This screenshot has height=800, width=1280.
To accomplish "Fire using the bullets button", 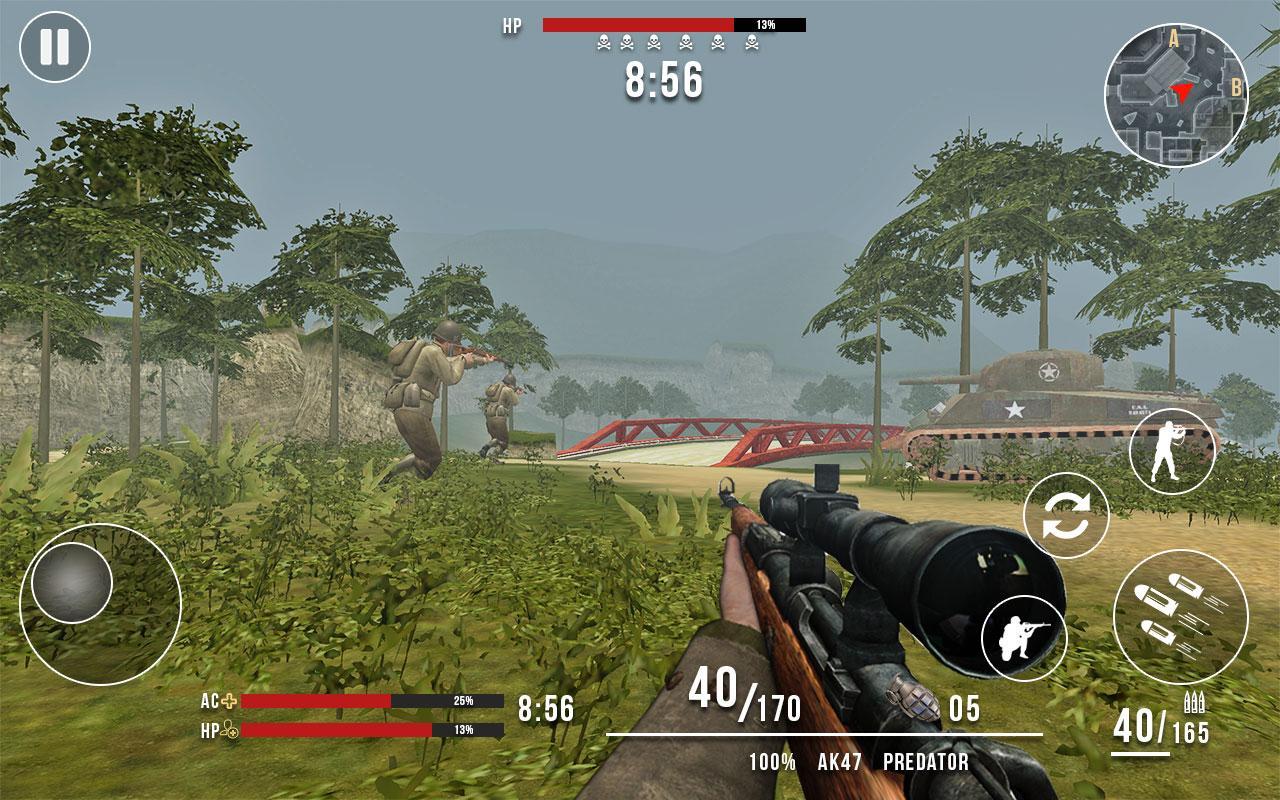I will (1180, 616).
